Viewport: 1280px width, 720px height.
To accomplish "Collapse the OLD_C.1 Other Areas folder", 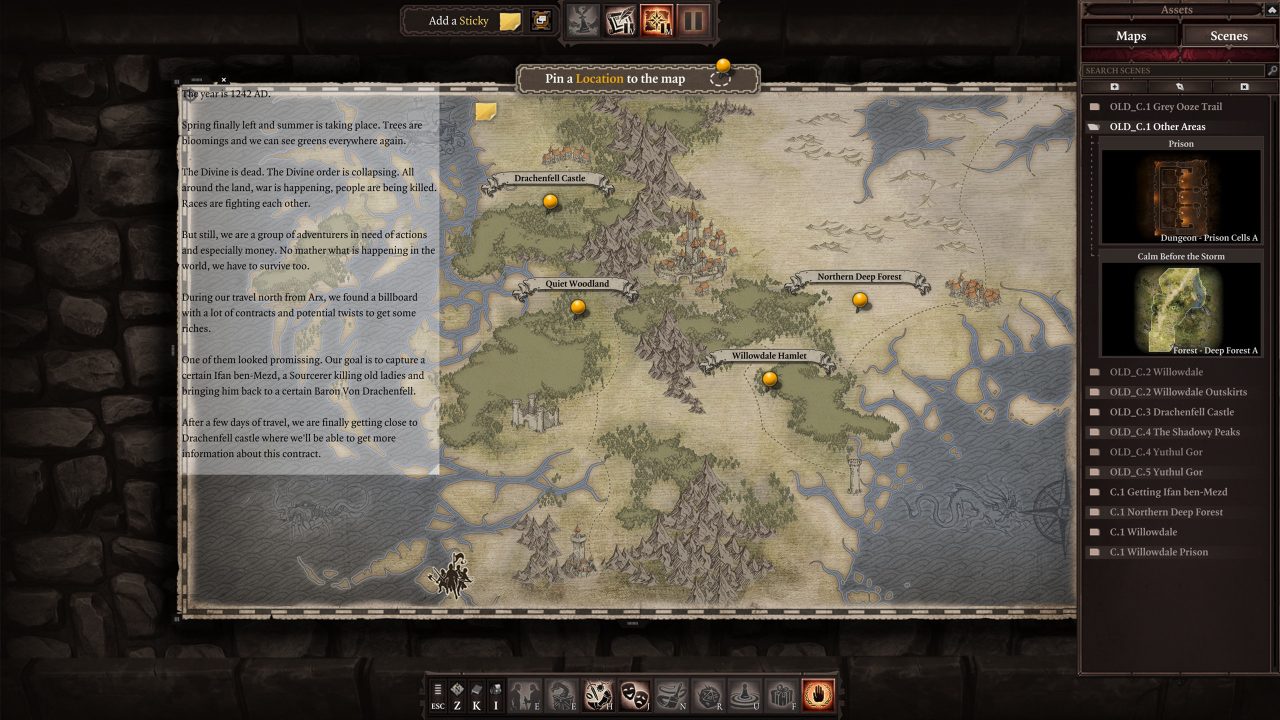I will pyautogui.click(x=1157, y=127).
